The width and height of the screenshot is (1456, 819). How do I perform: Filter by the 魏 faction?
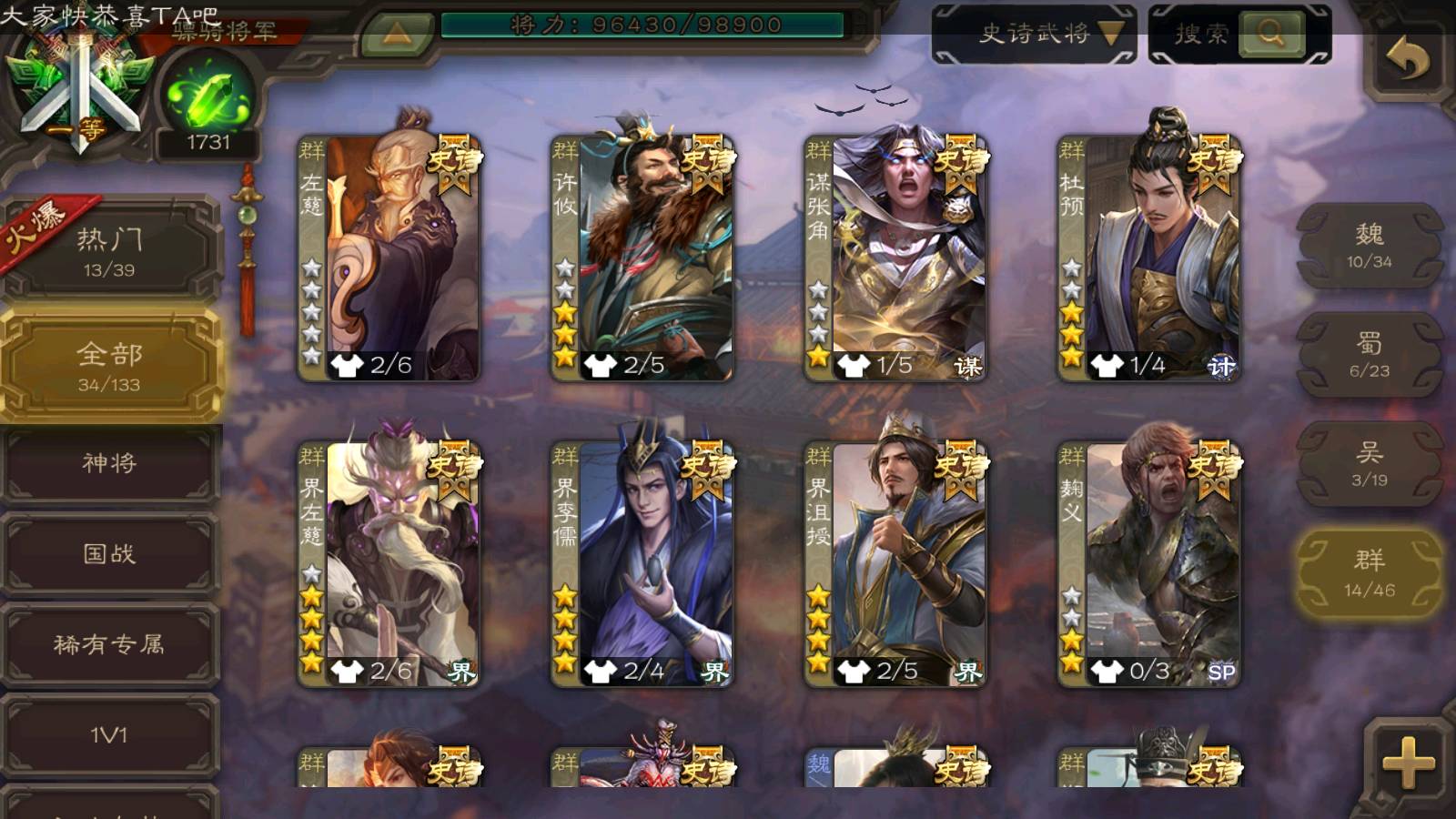[x=1369, y=246]
